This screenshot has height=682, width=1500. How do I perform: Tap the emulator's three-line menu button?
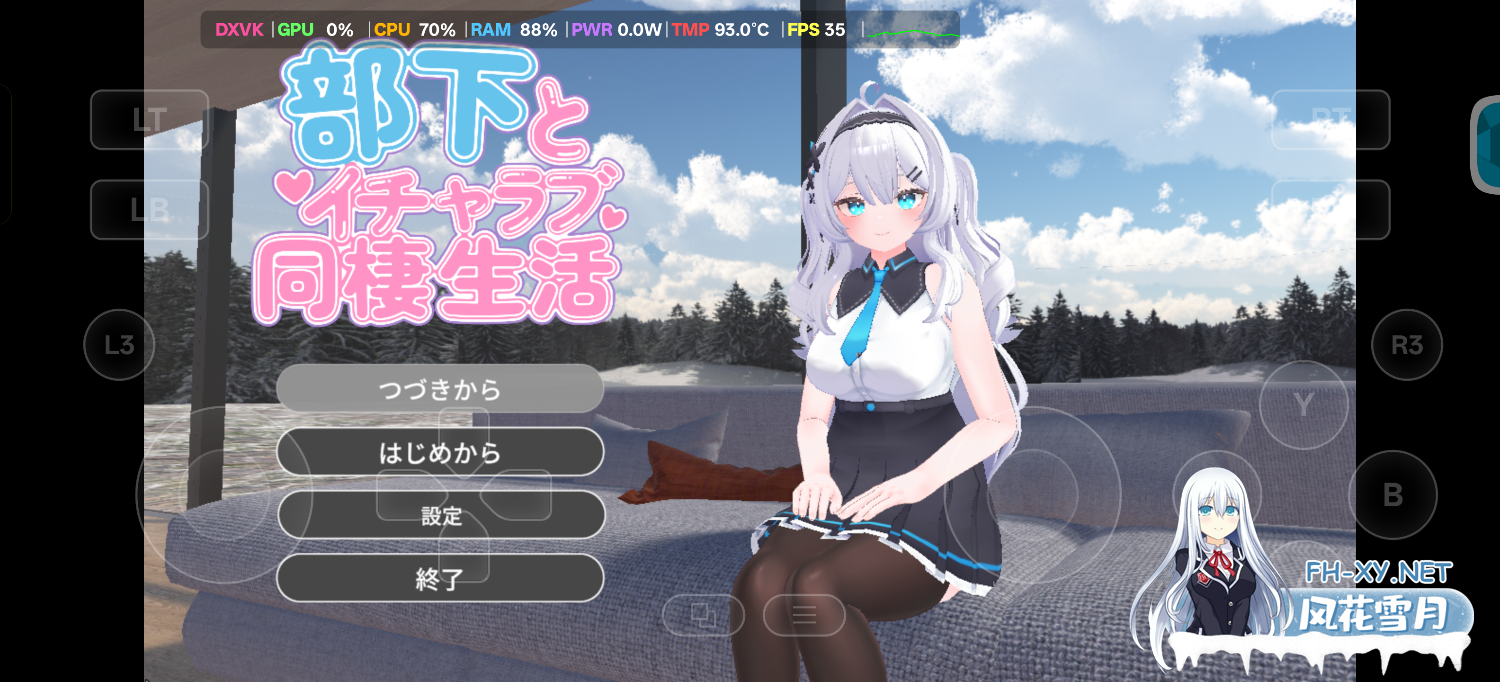(804, 615)
